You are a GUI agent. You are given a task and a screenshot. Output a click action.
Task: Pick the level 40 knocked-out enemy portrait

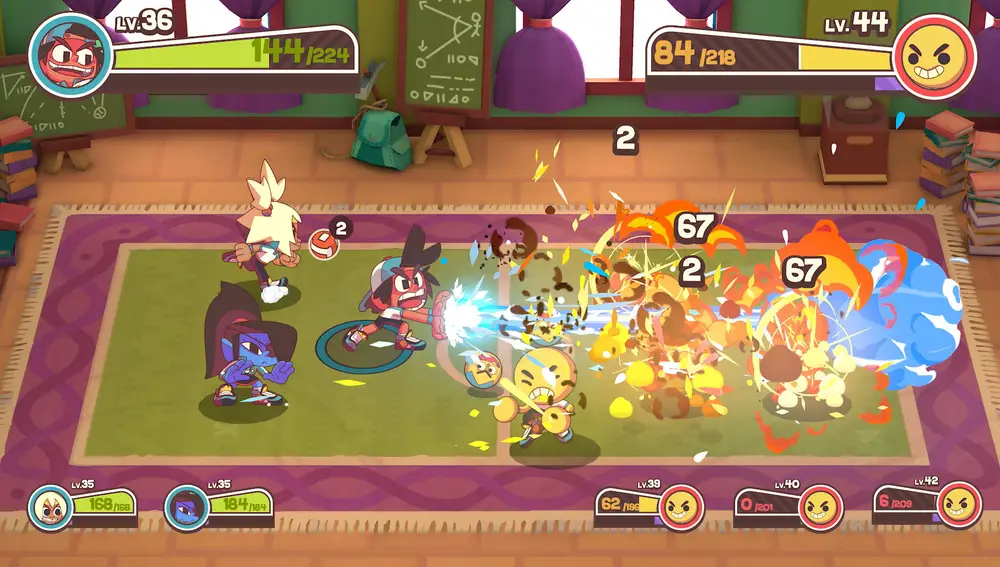click(x=820, y=506)
